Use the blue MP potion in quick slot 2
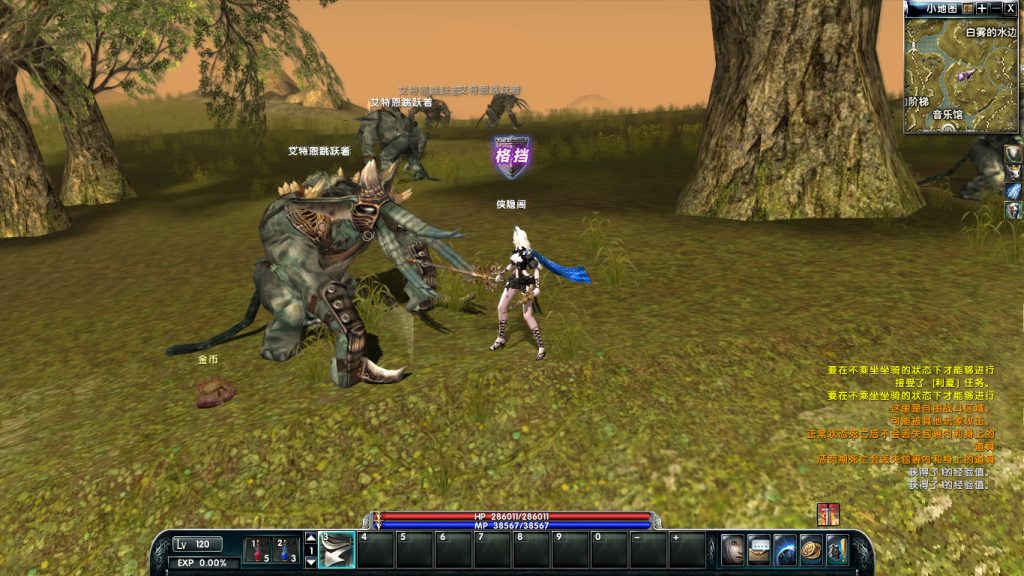The height and width of the screenshot is (576, 1024). (x=285, y=551)
